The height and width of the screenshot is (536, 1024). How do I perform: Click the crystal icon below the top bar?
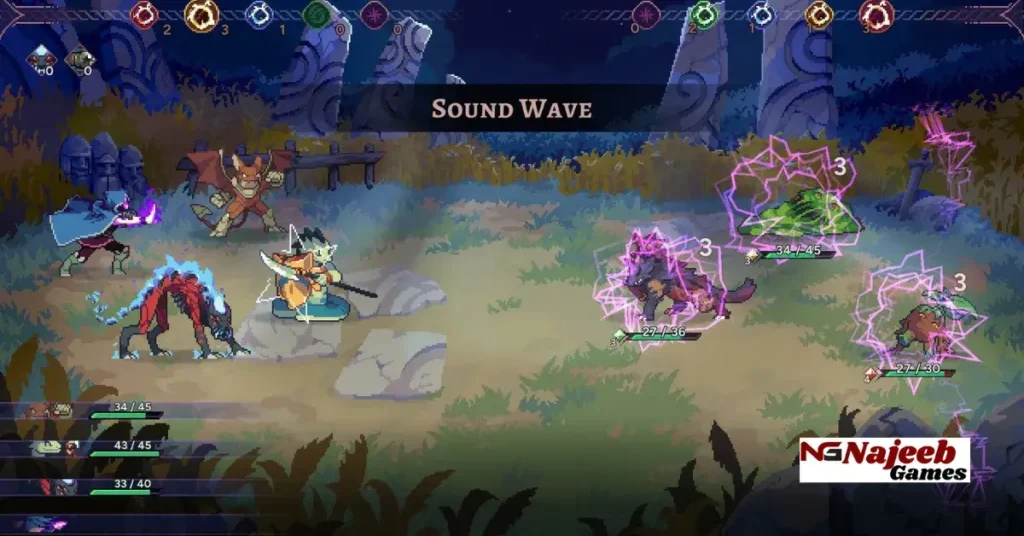(x=41, y=58)
